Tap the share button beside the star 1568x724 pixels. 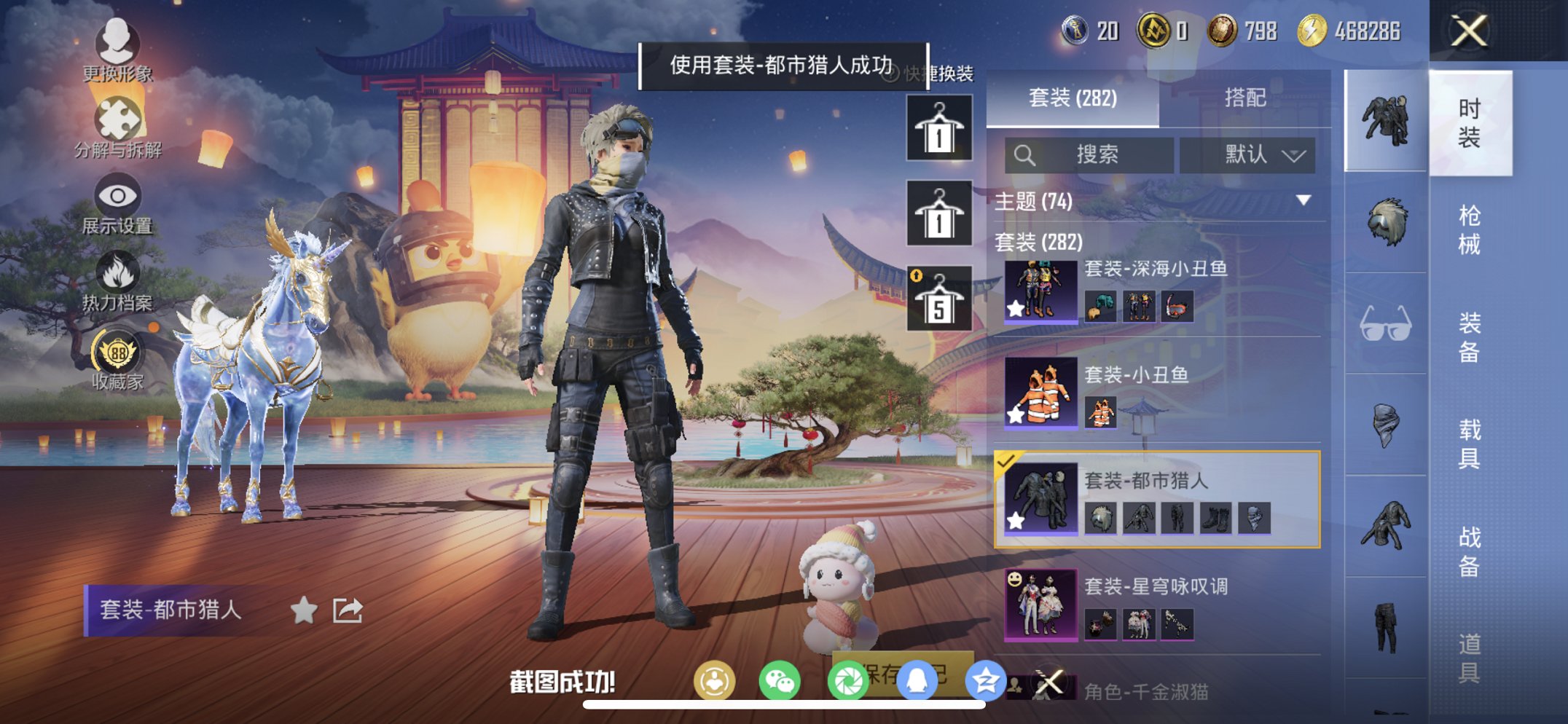(x=348, y=608)
